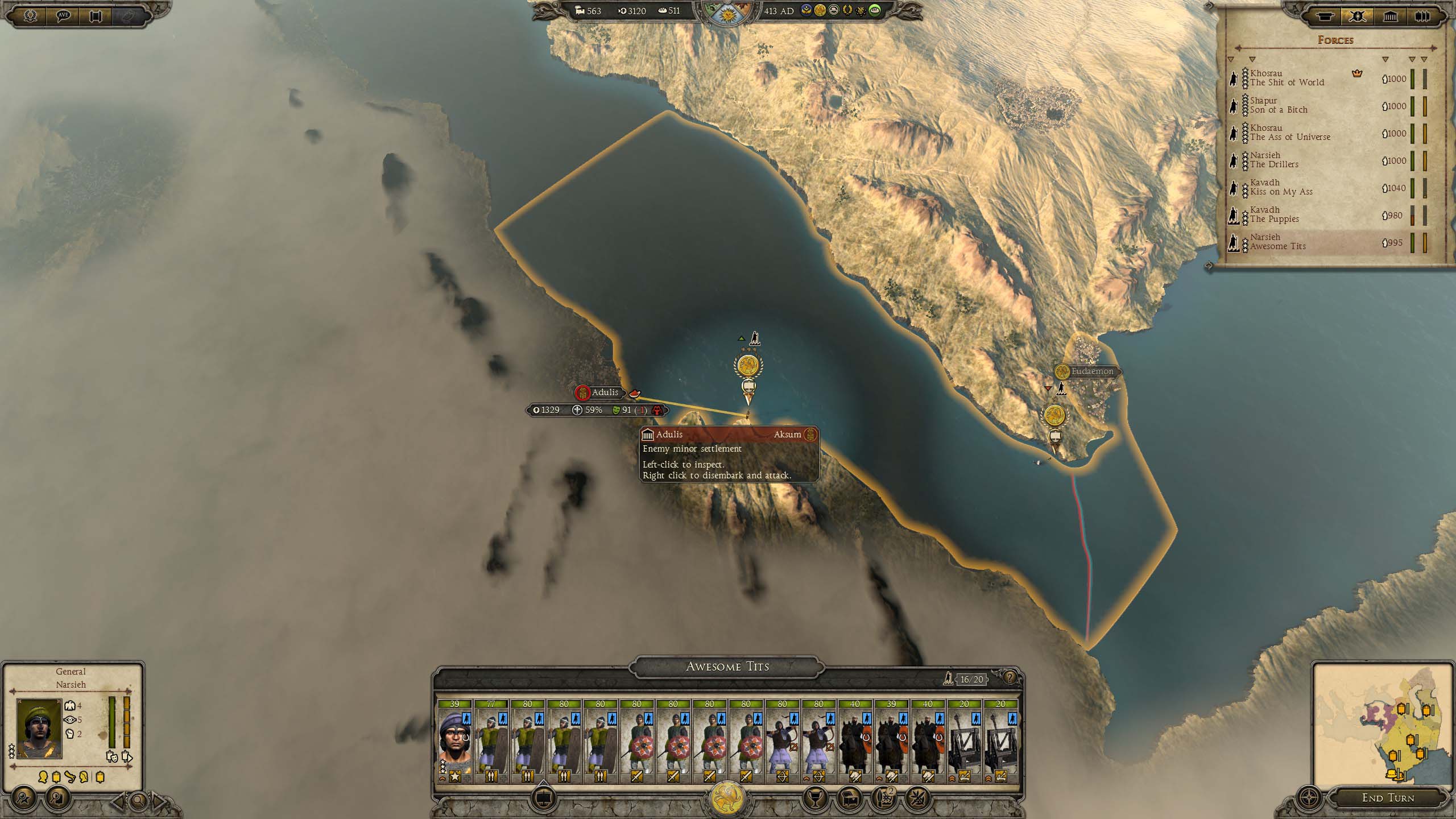This screenshot has width=1456, height=819.
Task: Open the help question mark on army panel
Action: tap(1010, 677)
